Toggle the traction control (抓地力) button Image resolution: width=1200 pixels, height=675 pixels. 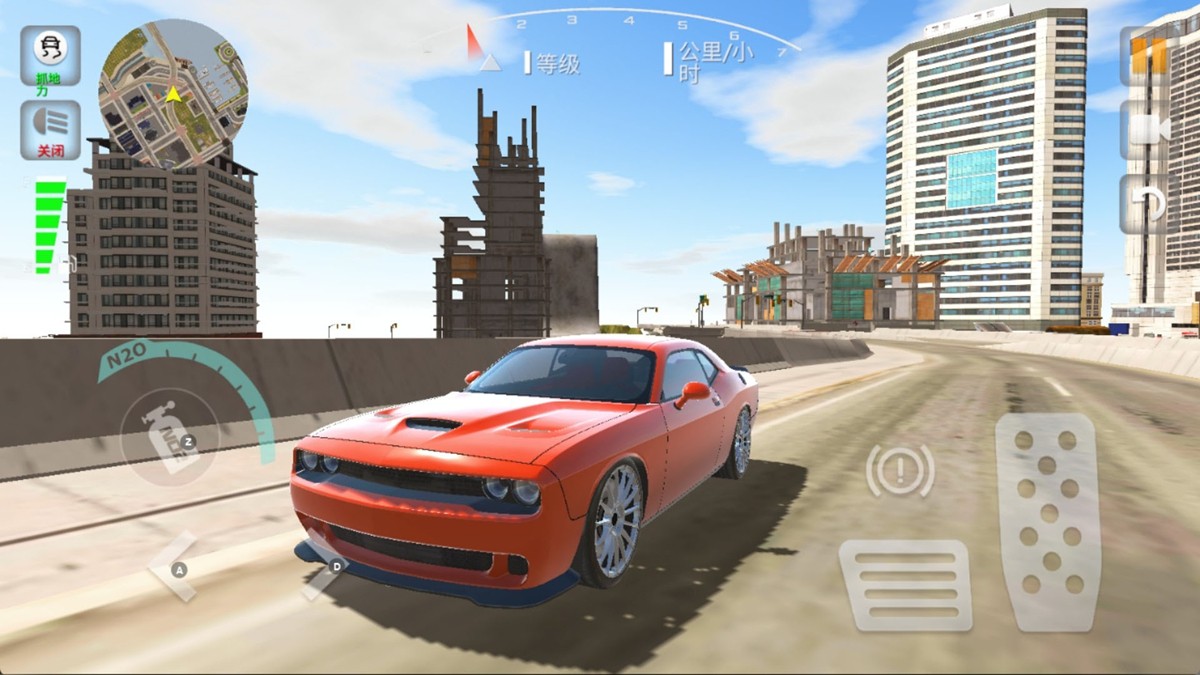(x=50, y=55)
